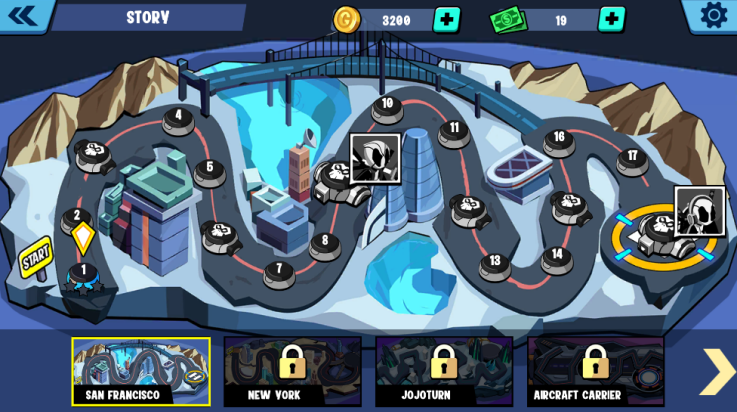Select level node 2
This screenshot has width=737, height=412.
(77, 217)
